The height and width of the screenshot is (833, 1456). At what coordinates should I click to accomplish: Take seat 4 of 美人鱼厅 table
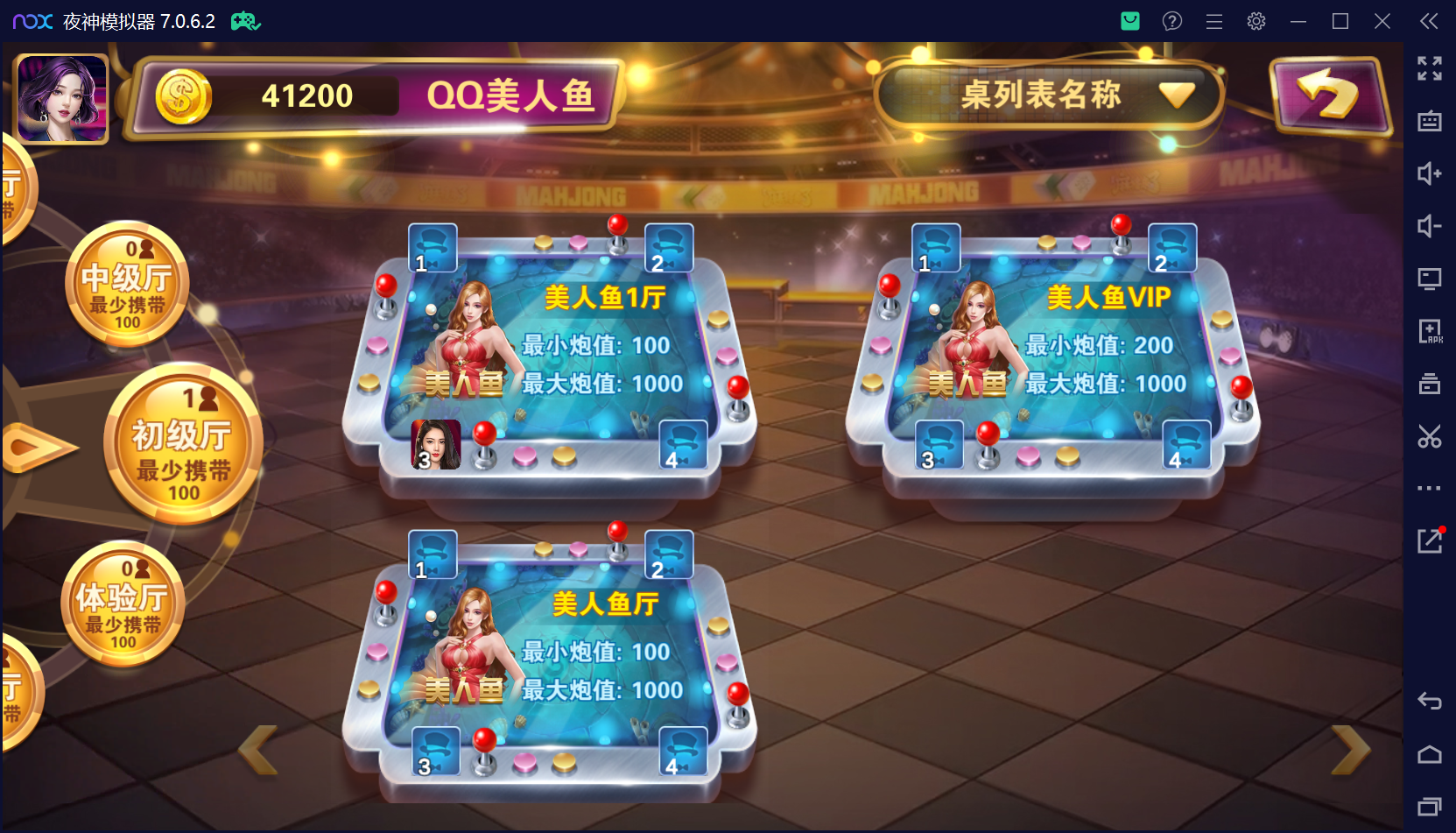[682, 752]
